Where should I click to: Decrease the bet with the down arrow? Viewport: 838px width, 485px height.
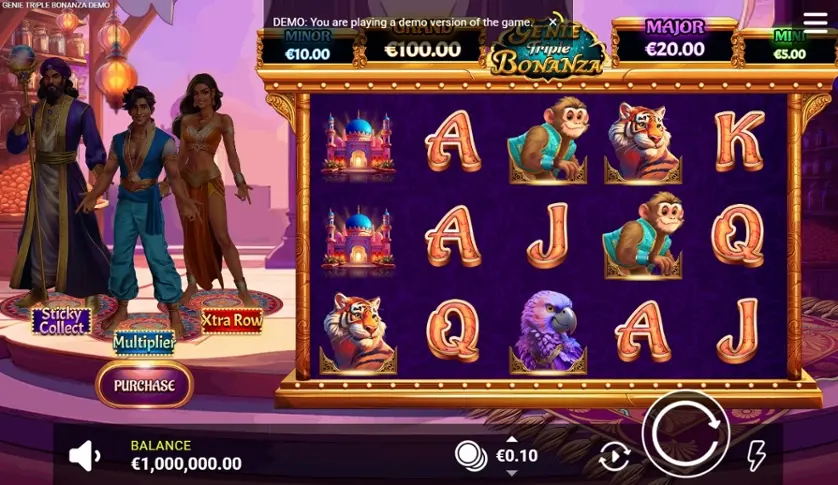(x=512, y=472)
